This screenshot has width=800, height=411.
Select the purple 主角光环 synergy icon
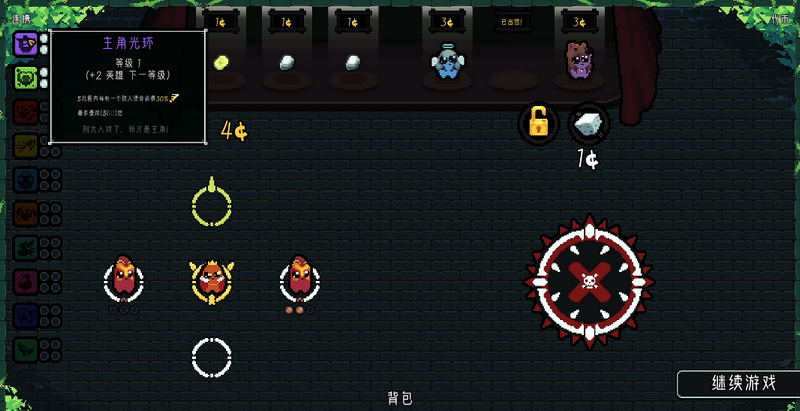point(26,43)
